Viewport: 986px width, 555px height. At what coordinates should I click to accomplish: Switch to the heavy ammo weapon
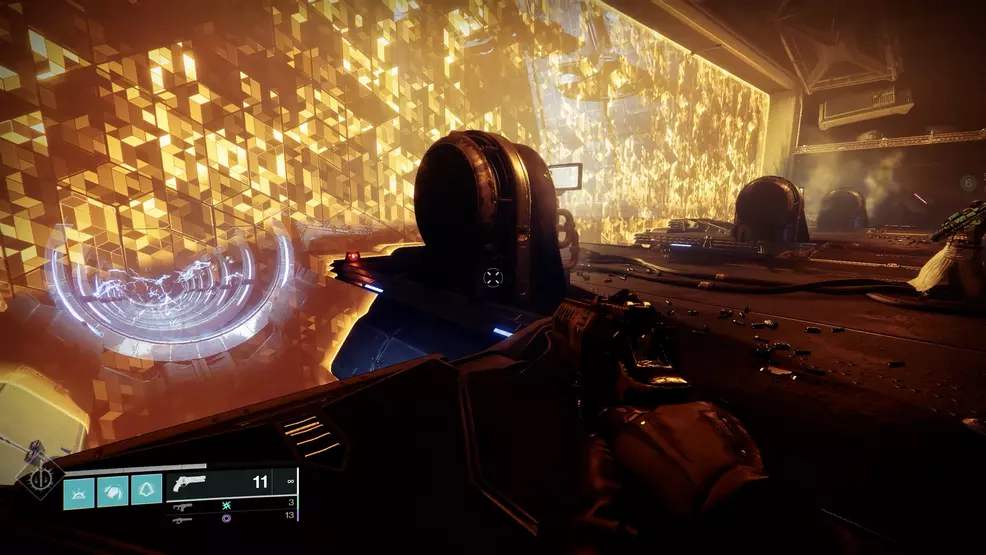[x=183, y=519]
